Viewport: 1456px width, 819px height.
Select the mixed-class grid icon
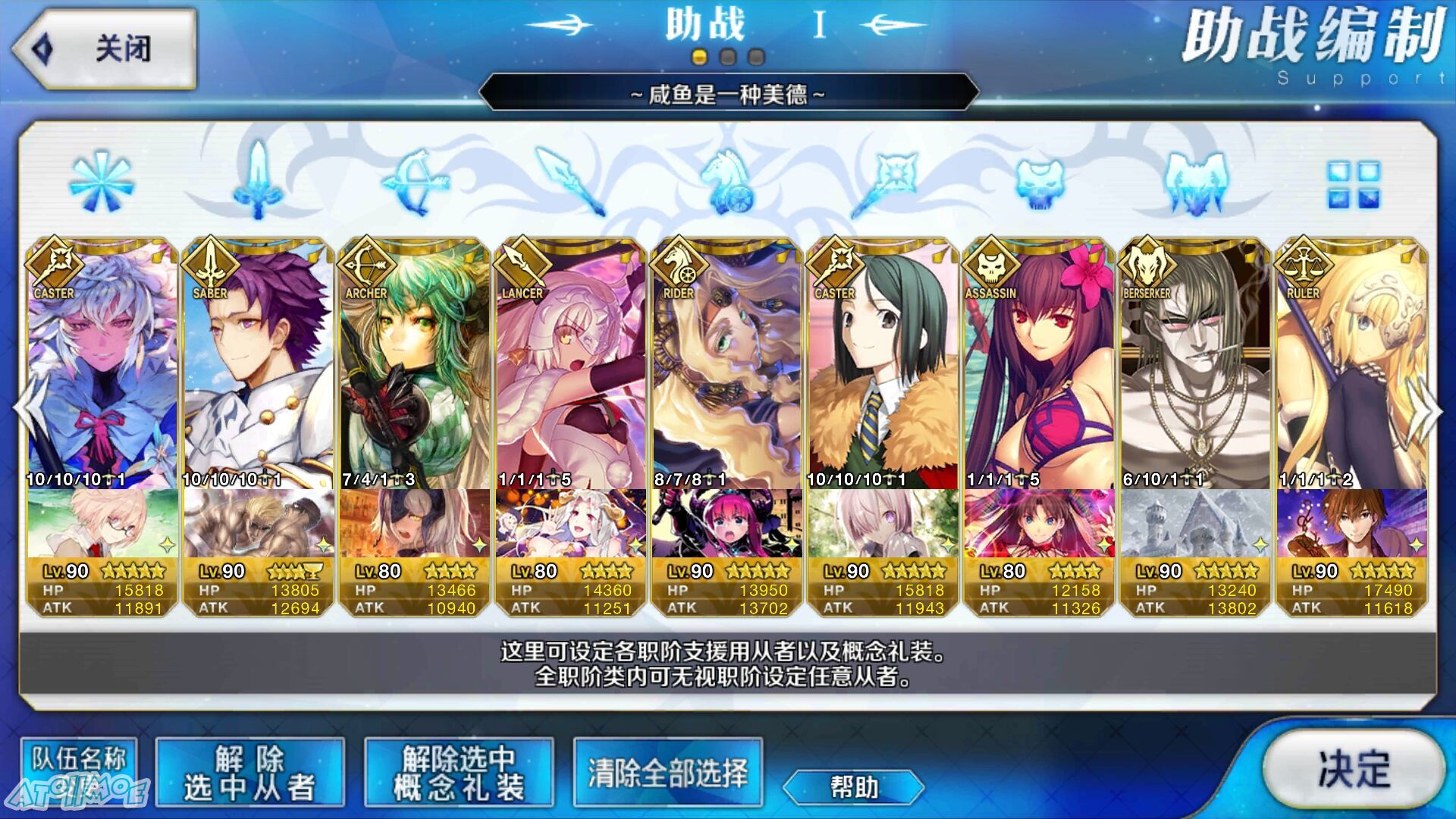pyautogui.click(x=1354, y=184)
